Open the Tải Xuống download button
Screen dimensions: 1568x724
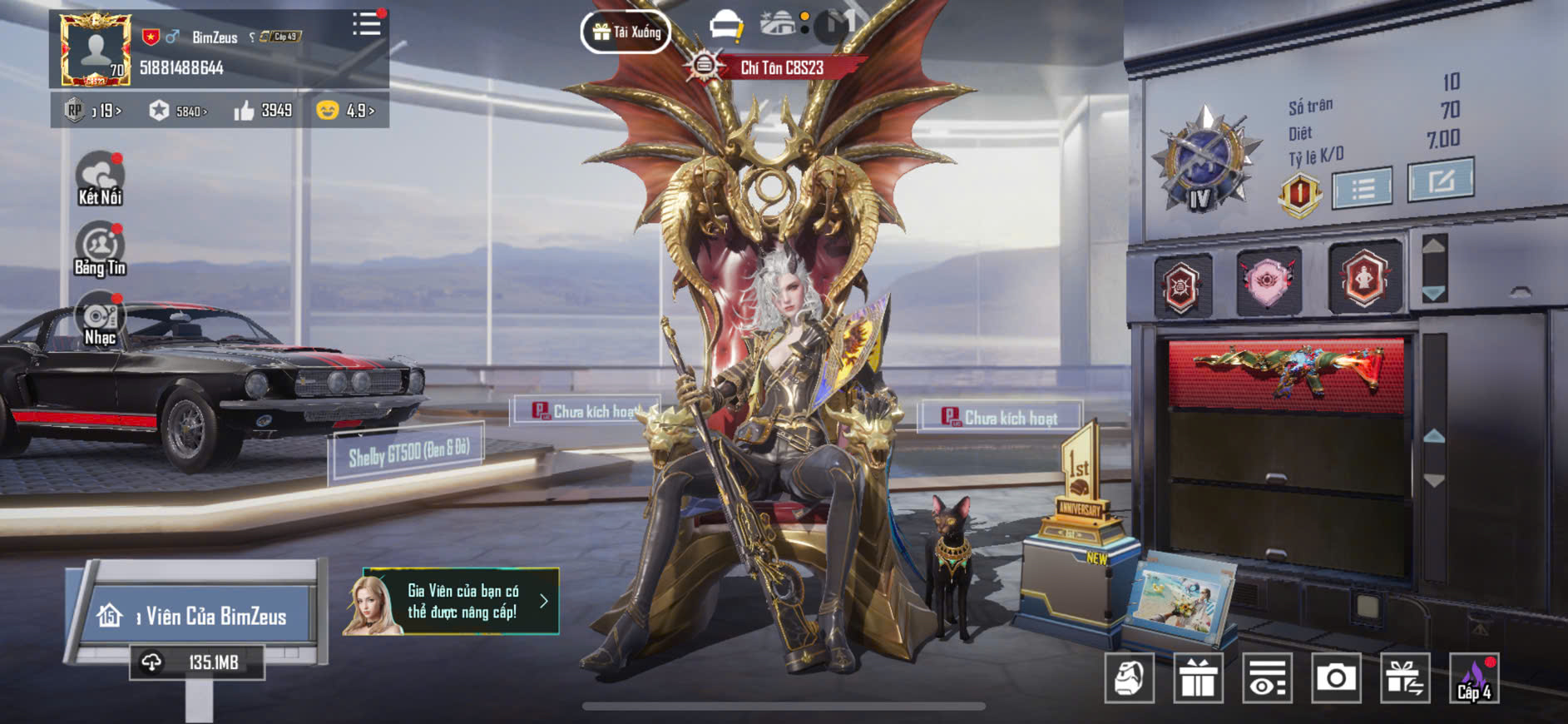click(x=626, y=32)
